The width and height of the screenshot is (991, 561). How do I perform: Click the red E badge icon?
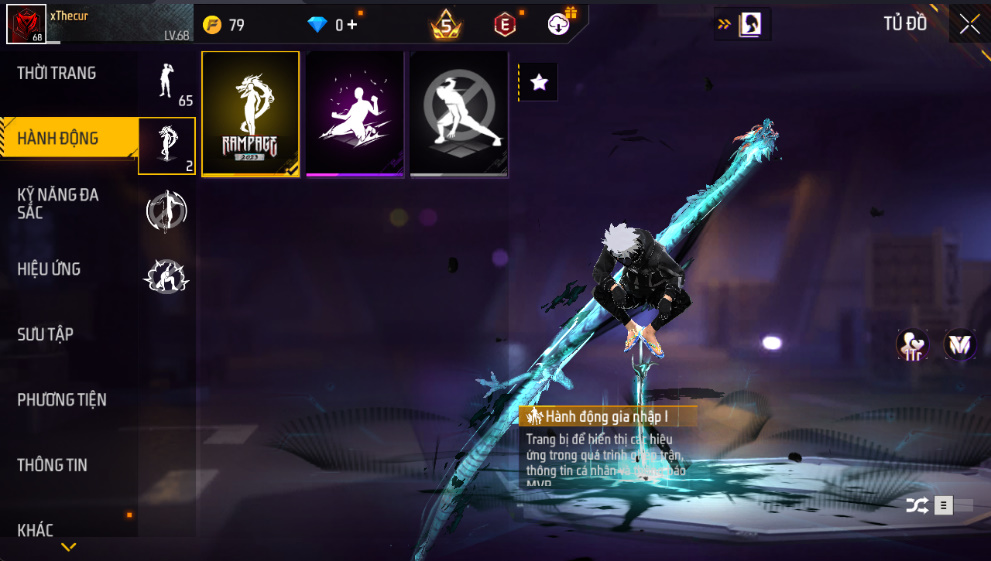(x=506, y=24)
